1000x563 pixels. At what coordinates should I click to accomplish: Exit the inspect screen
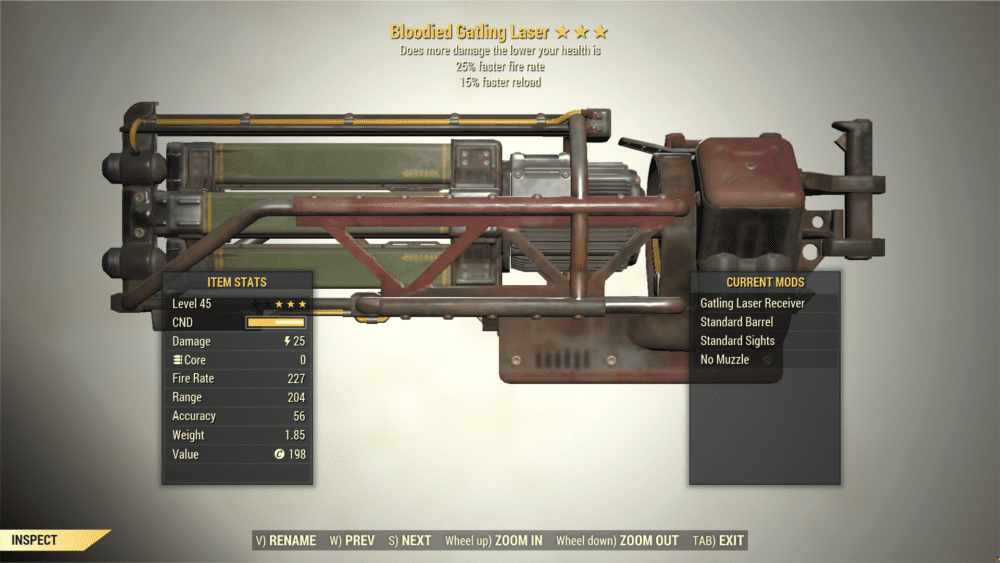[x=719, y=541]
